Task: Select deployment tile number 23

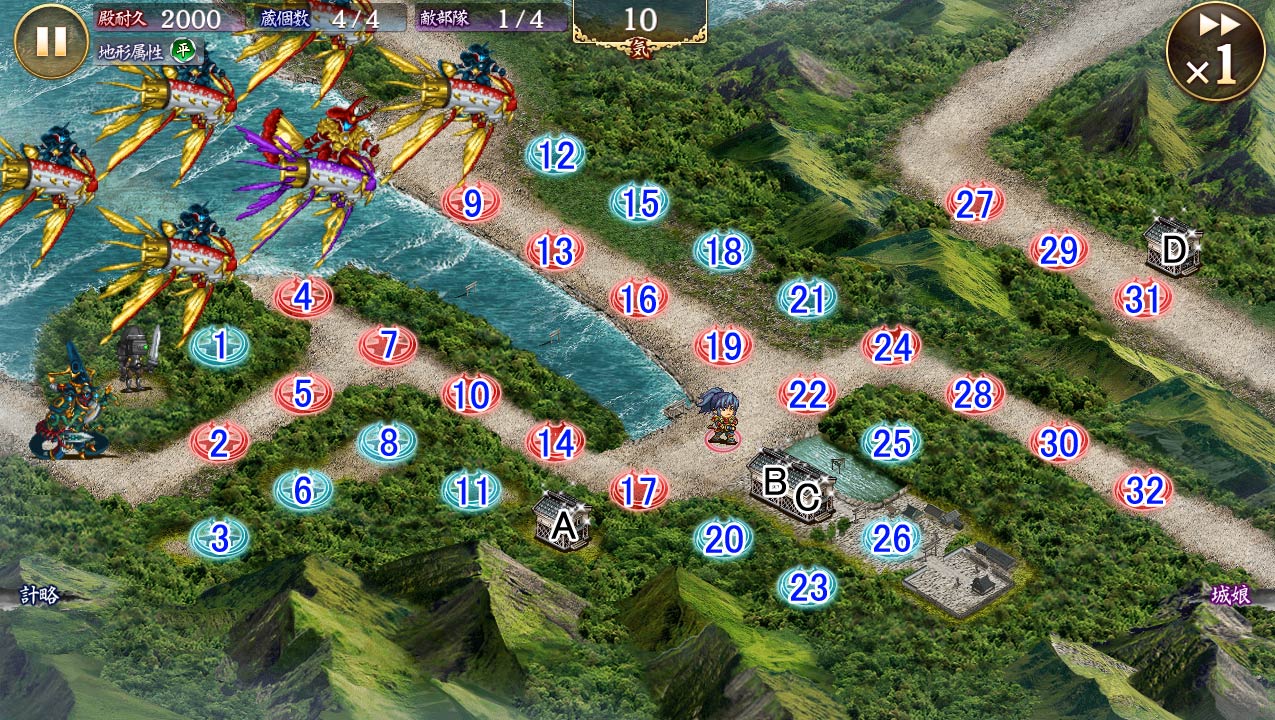Action: pos(807,587)
